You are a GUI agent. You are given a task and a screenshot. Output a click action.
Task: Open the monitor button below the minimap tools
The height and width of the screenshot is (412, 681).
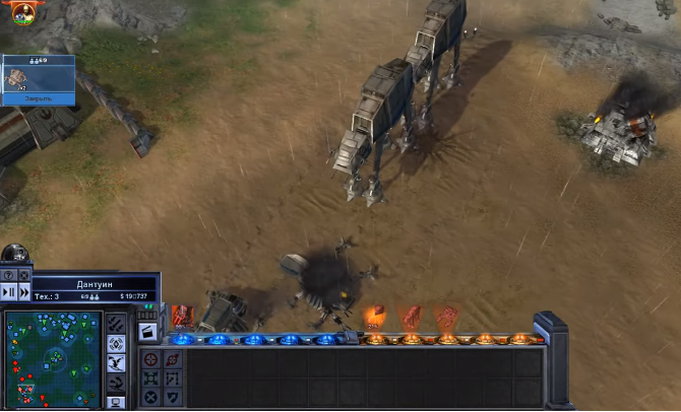click(116, 402)
